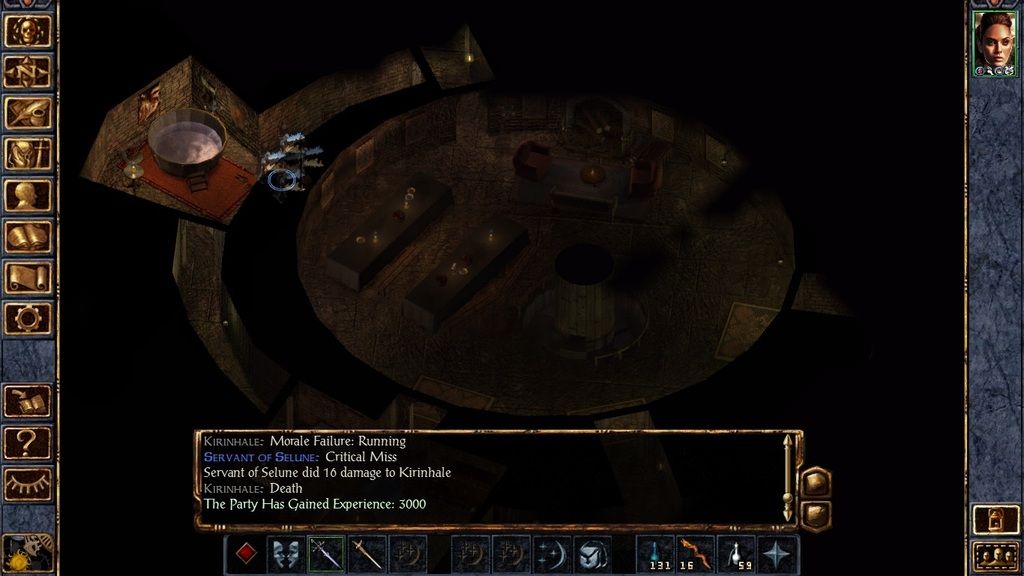Click the four-pointed star special abilities button
Viewport: 1024px width, 576px height.
point(778,554)
